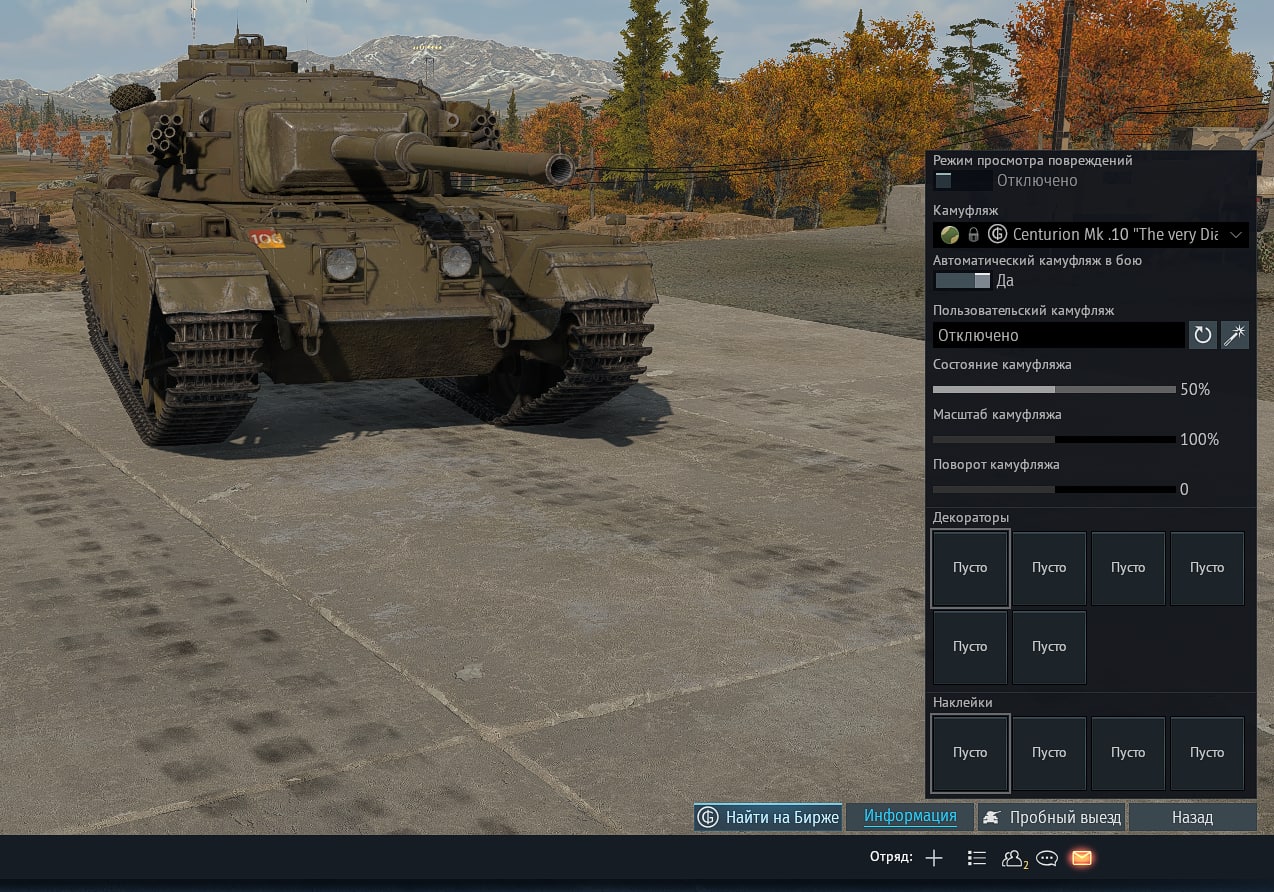The image size is (1274, 892).
Task: Add a squad member with the plus icon
Action: (934, 858)
